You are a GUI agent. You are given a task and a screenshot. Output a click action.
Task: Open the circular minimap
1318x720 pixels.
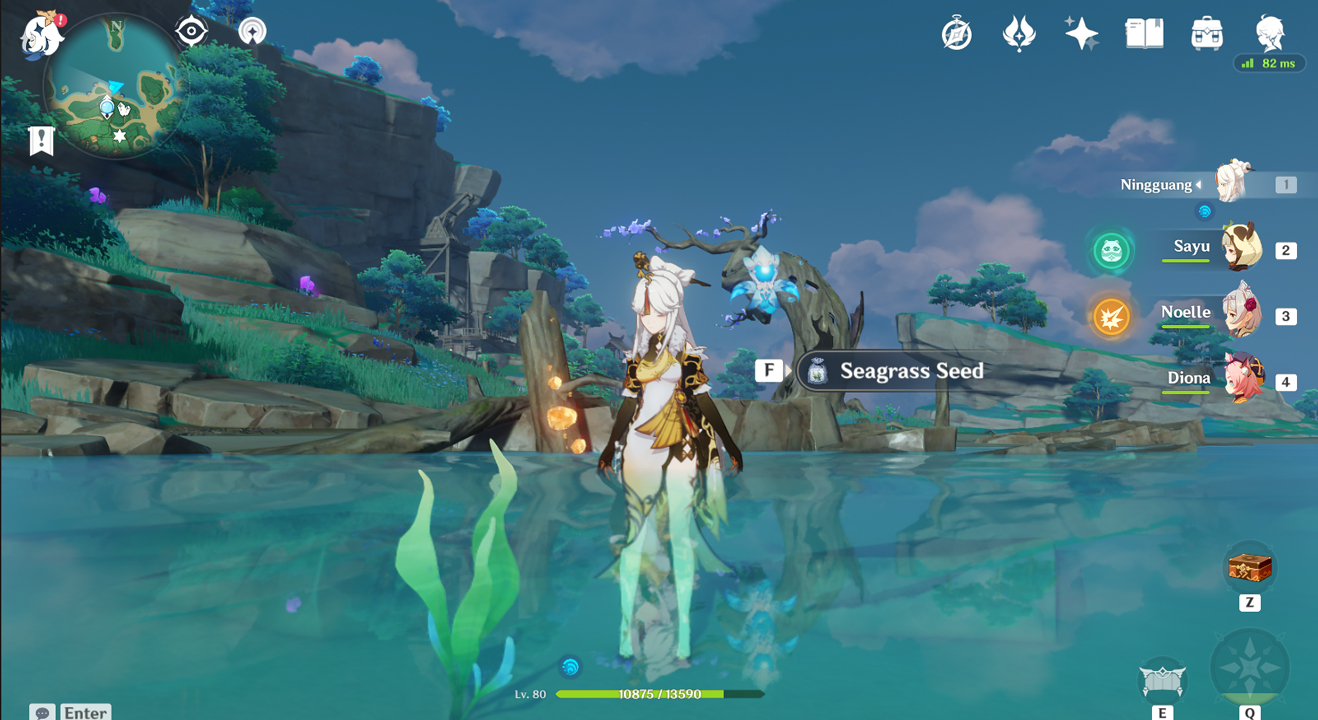tap(115, 87)
